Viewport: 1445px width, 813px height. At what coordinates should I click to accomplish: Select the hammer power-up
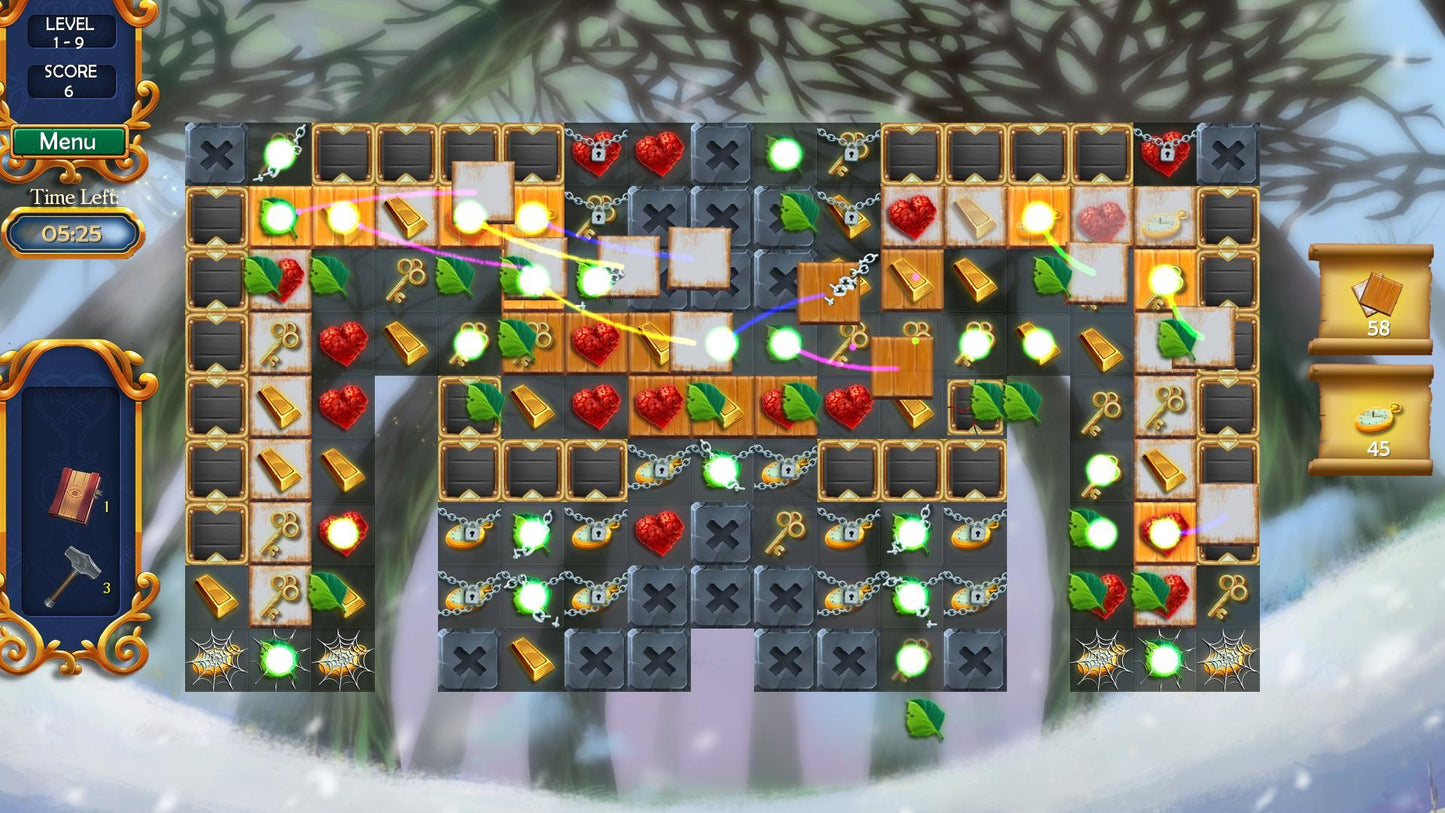coord(71,576)
